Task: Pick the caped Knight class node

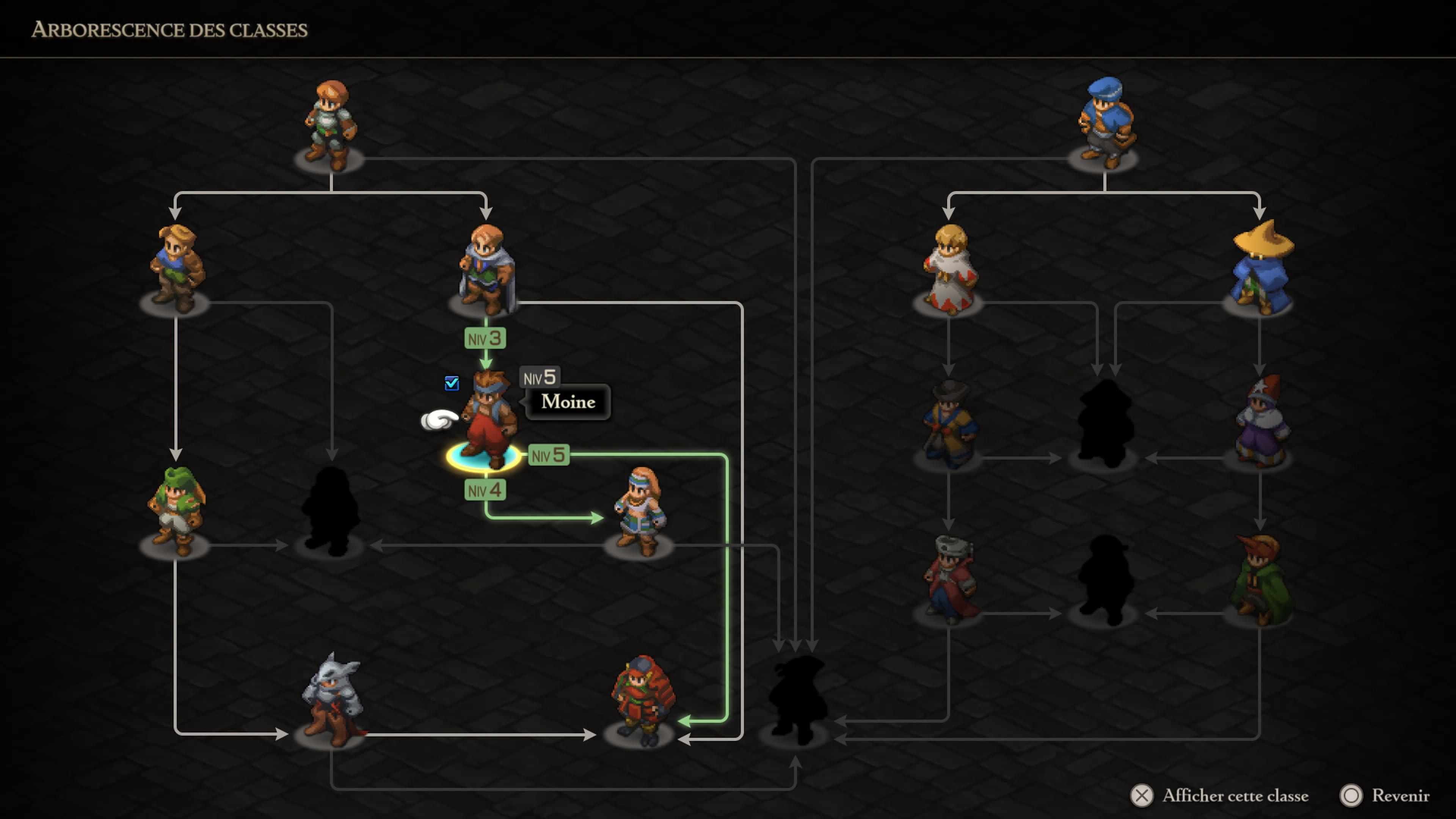Action: (x=485, y=269)
